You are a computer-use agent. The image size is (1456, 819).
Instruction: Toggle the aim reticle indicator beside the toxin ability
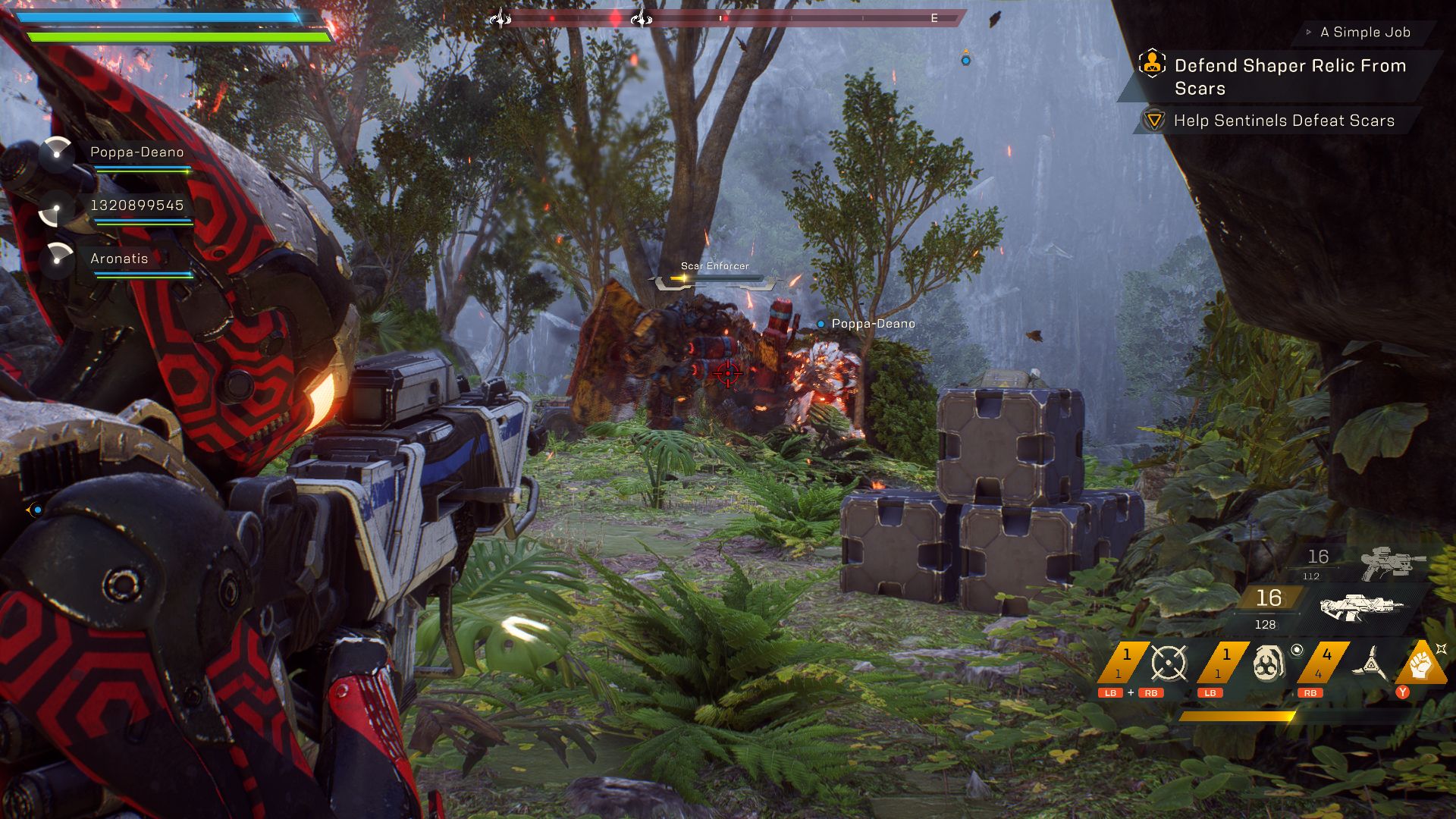(x=1298, y=649)
